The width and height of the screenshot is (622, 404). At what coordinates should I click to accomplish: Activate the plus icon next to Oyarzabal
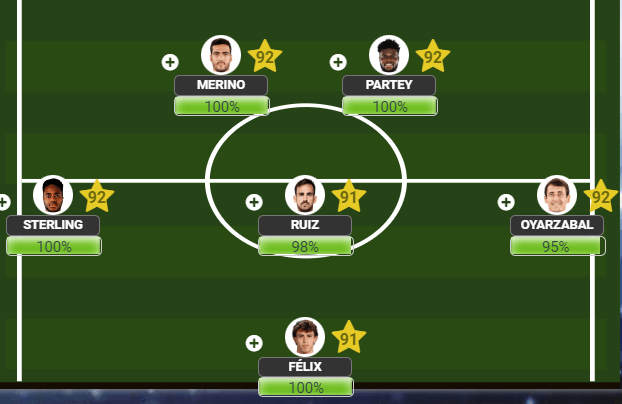click(506, 202)
